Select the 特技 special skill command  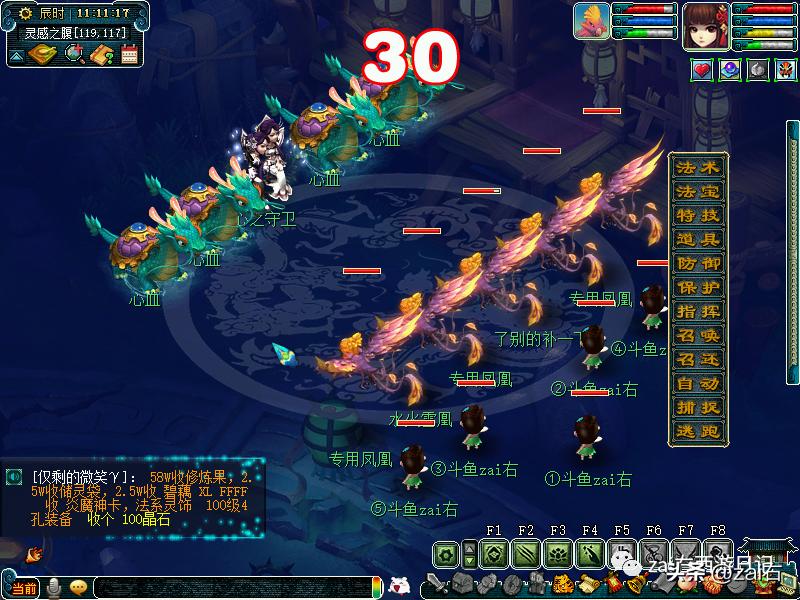coord(698,215)
